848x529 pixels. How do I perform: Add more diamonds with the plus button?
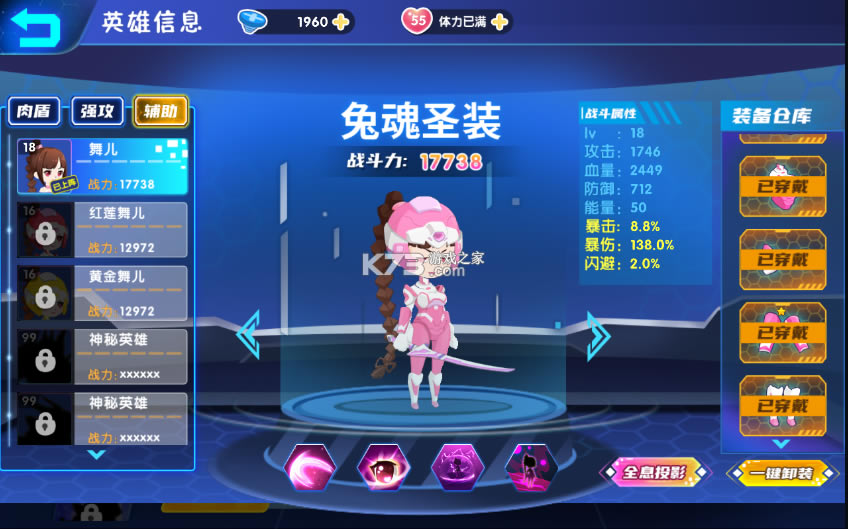coord(340,21)
